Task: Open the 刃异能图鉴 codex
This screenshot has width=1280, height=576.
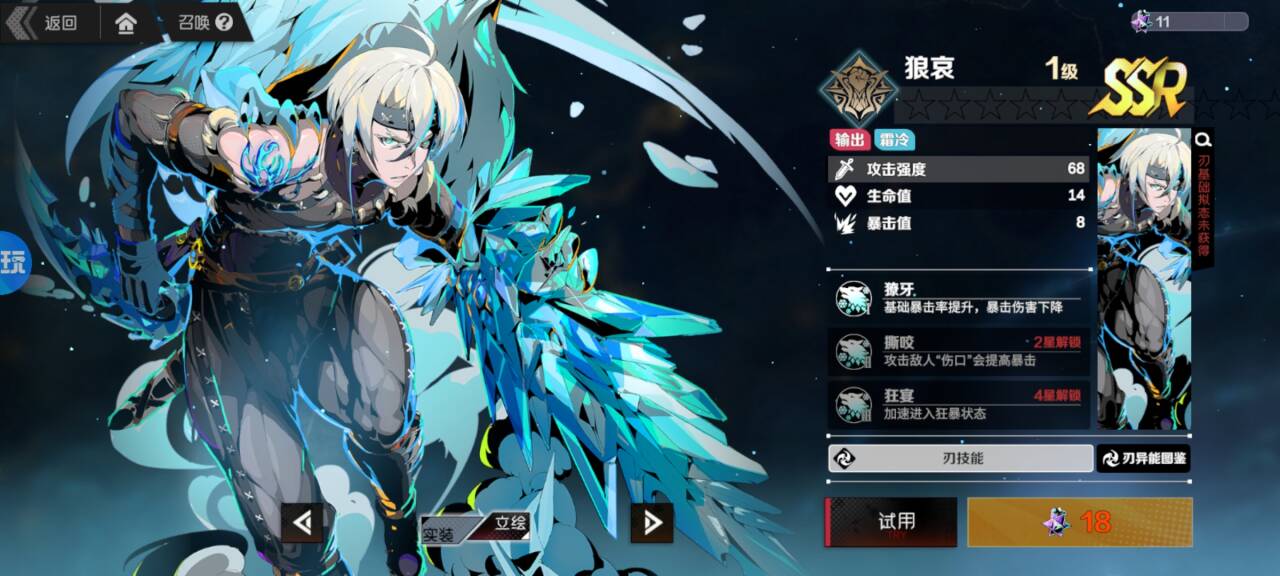Action: click(1144, 458)
